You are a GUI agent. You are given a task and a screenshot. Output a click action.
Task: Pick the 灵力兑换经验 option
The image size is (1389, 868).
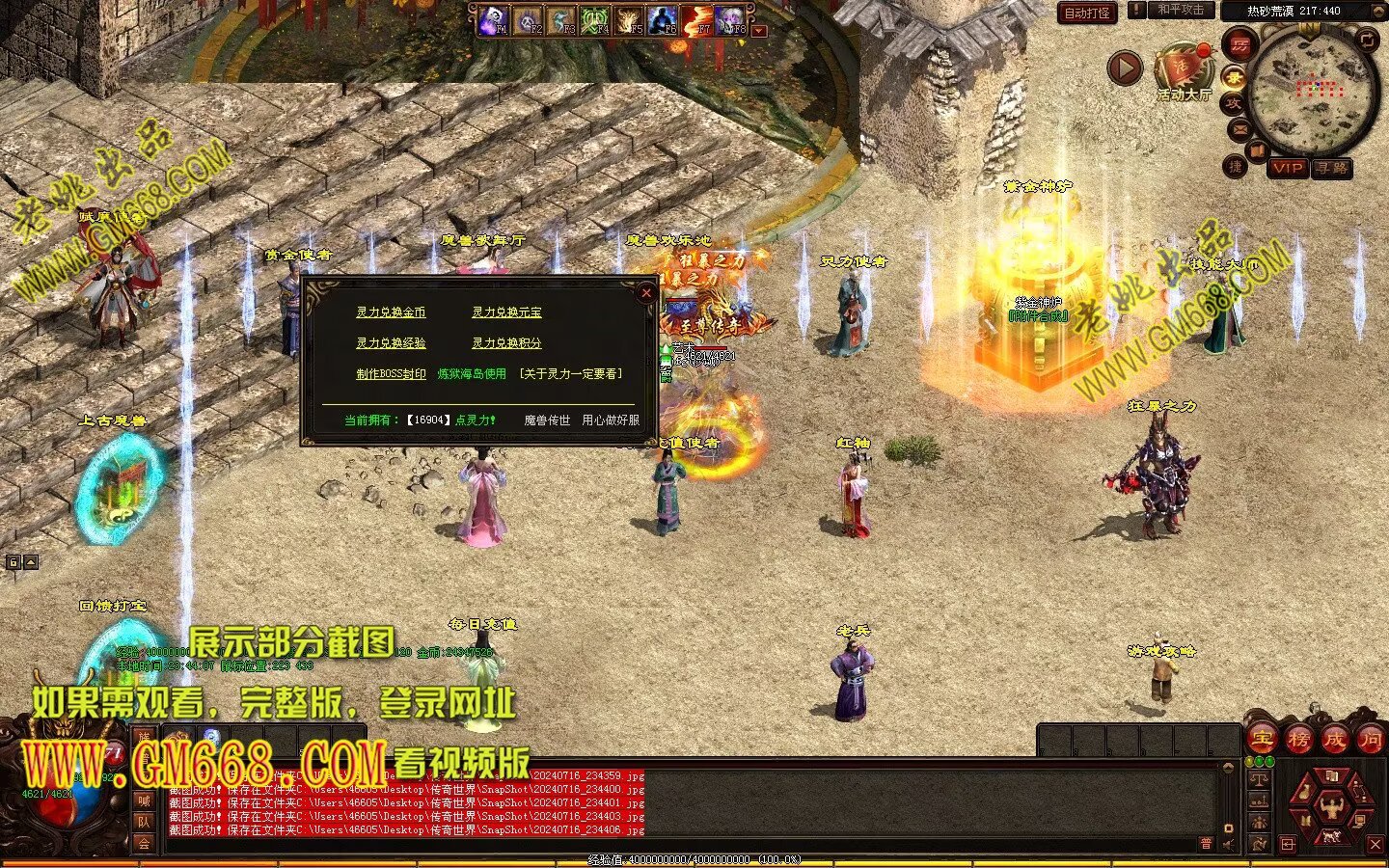(391, 343)
